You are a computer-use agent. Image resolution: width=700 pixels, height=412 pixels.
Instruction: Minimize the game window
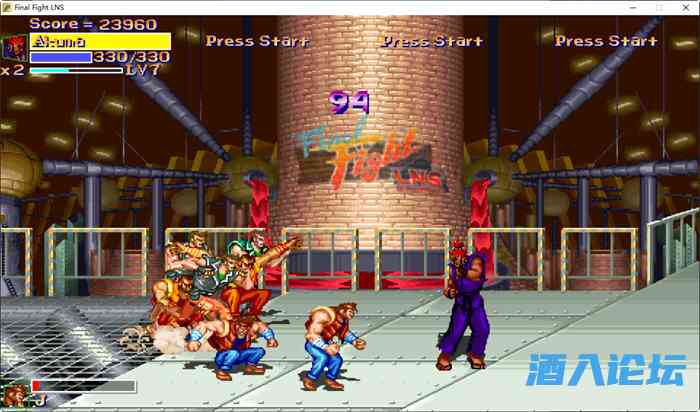tap(631, 7)
